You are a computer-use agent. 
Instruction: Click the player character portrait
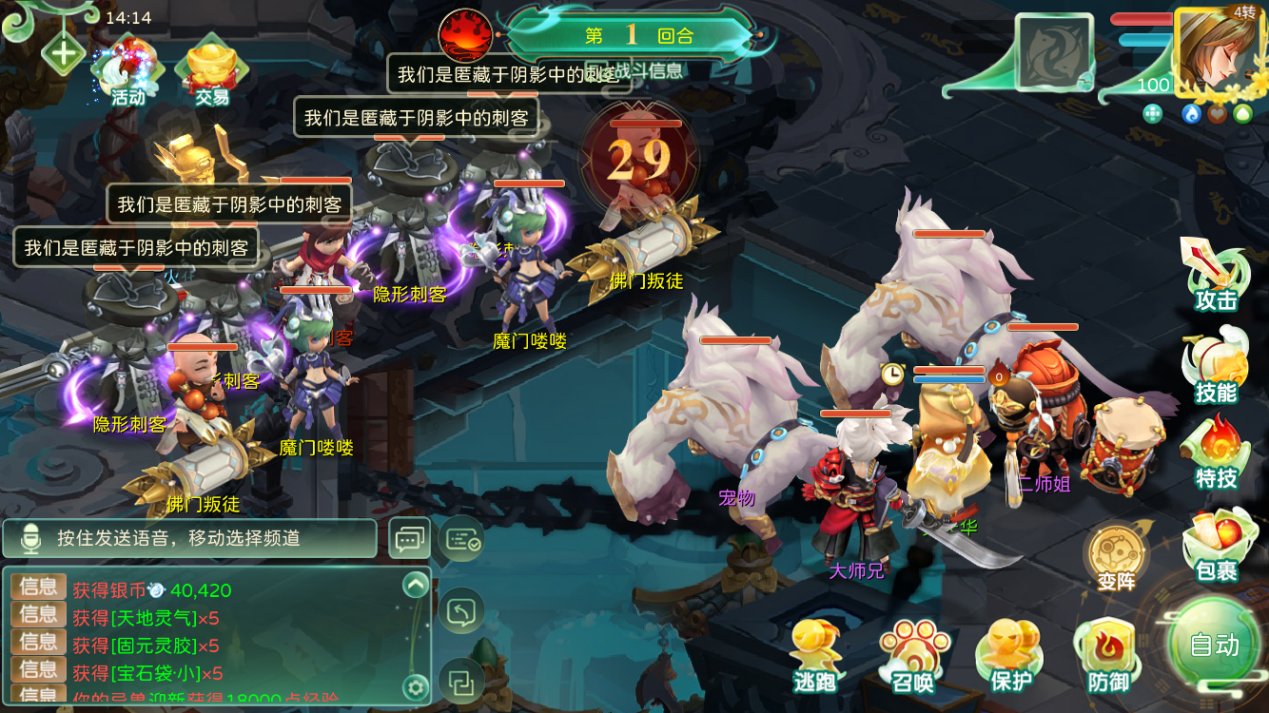[x=1217, y=52]
